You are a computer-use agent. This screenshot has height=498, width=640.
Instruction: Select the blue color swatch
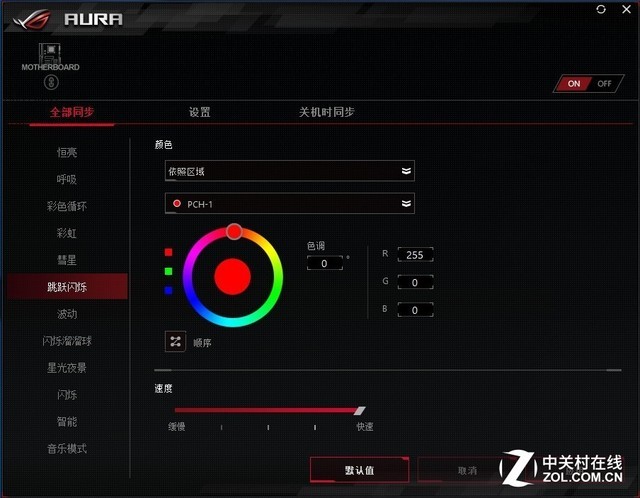click(169, 290)
